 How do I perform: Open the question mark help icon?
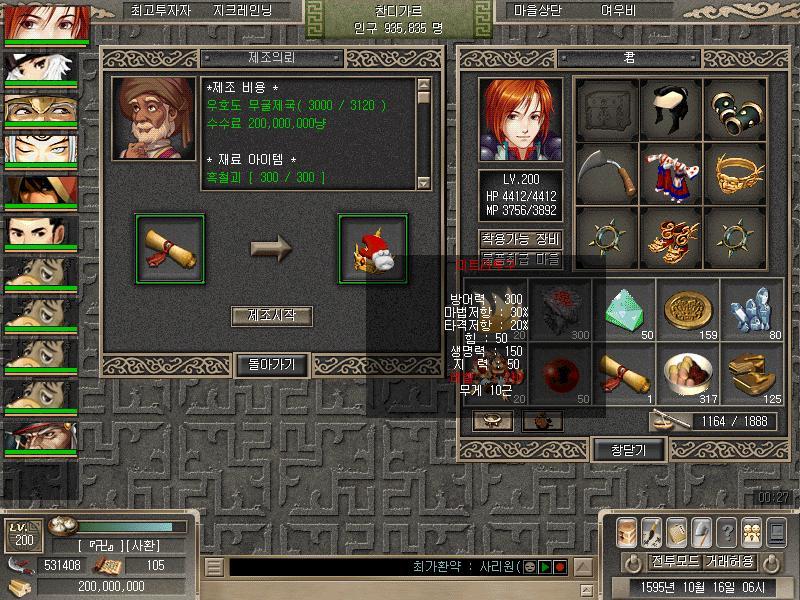point(727,531)
